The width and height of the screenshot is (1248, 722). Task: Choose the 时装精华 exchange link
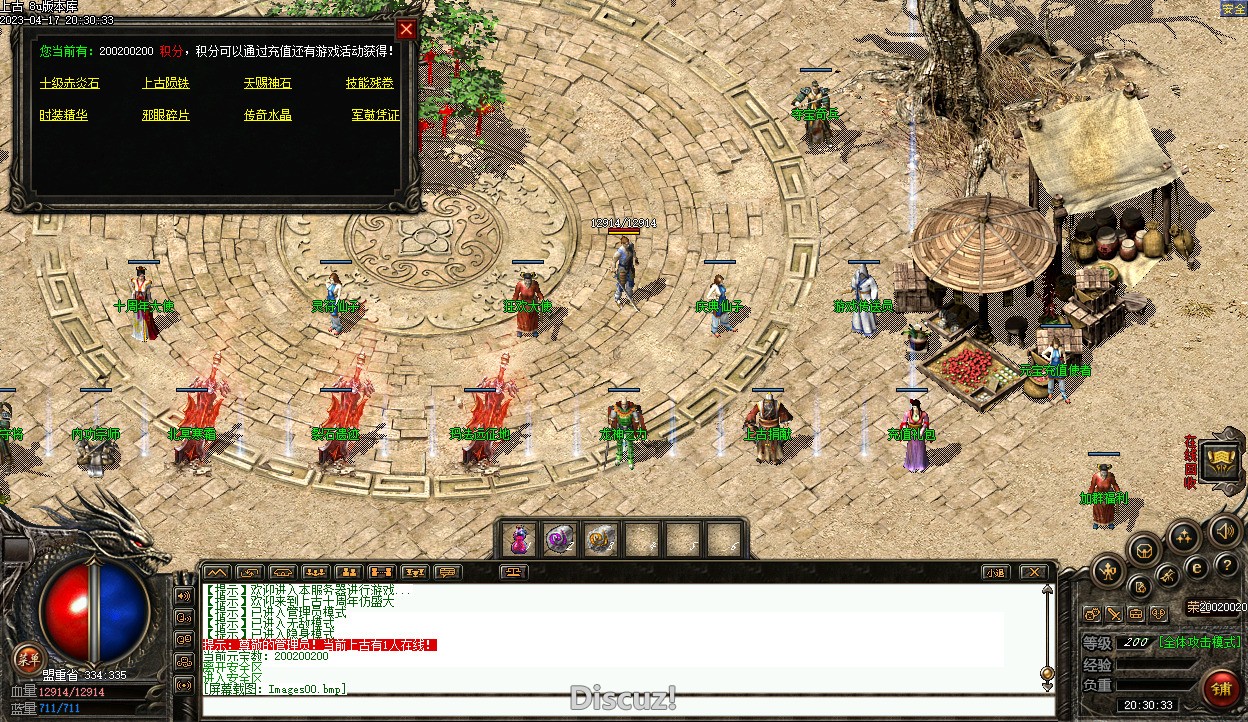[64, 116]
